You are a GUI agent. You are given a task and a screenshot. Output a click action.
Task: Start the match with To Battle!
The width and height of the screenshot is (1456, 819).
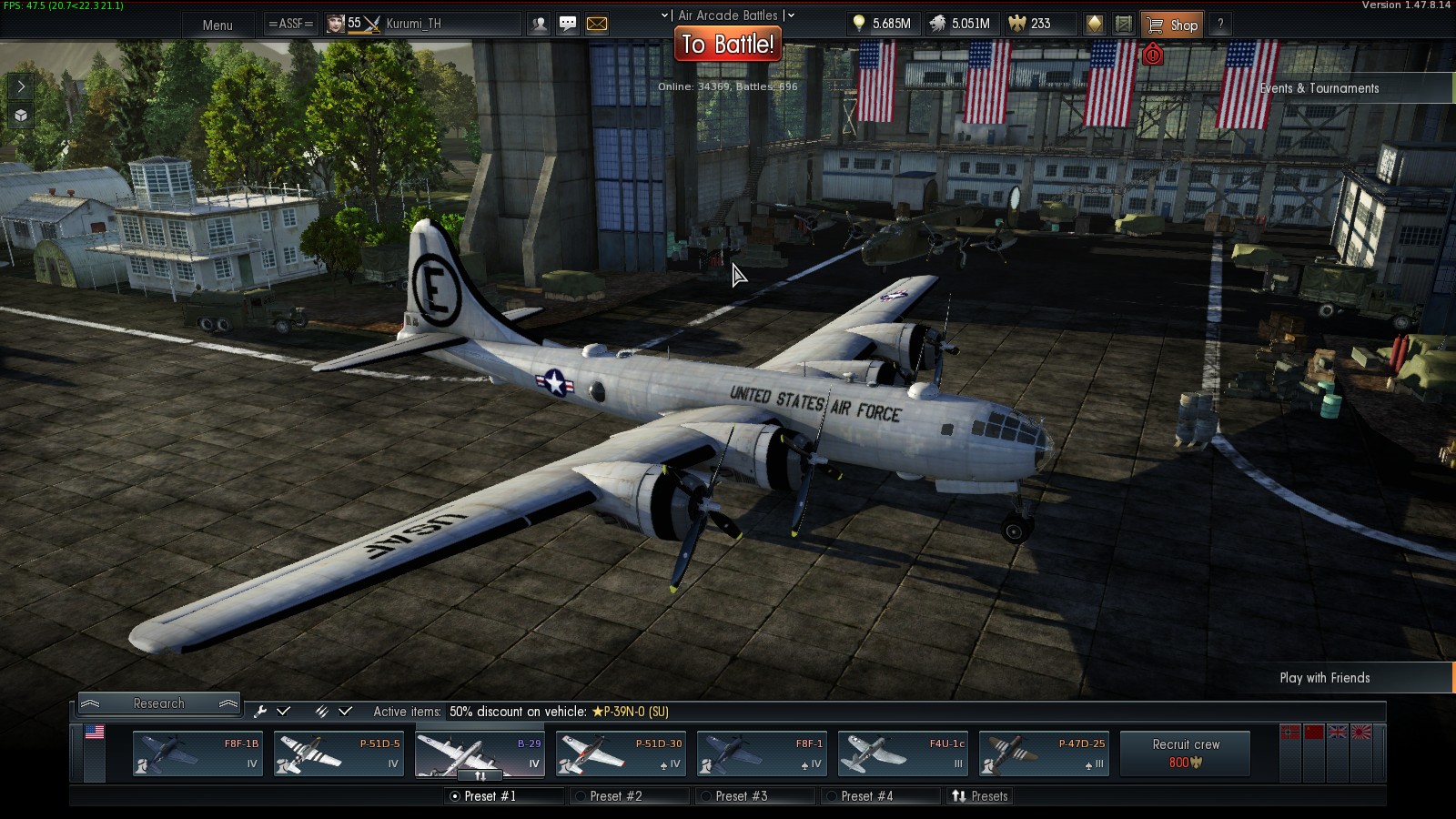tap(728, 44)
